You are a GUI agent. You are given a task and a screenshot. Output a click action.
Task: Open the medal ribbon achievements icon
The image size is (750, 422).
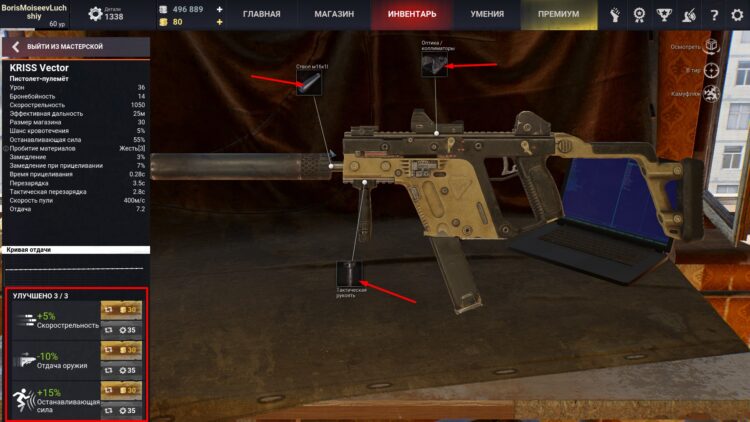640,15
